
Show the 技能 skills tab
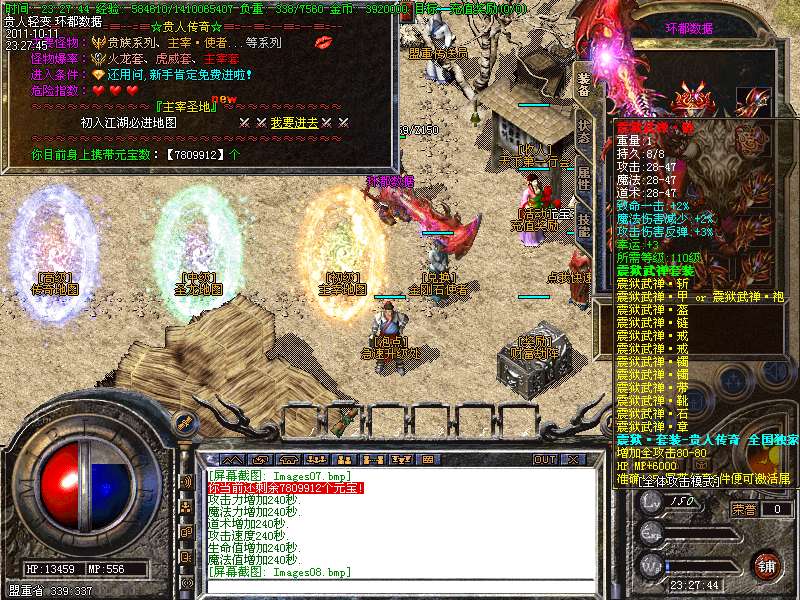584,224
